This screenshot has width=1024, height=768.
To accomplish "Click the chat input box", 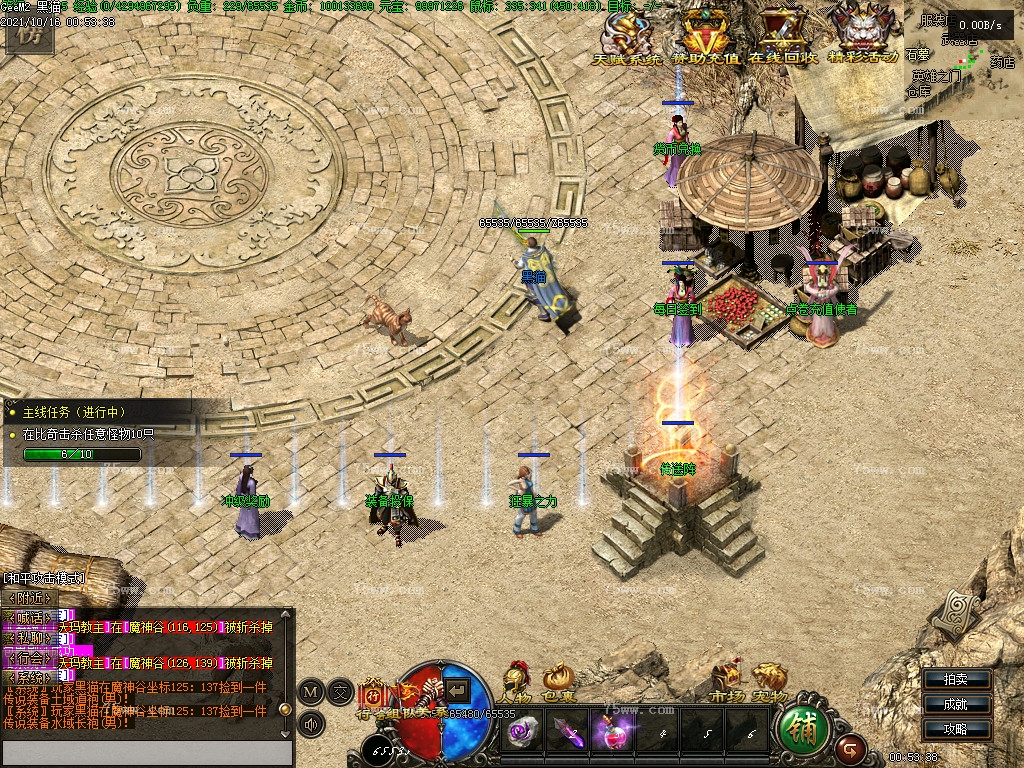I will click(x=147, y=753).
